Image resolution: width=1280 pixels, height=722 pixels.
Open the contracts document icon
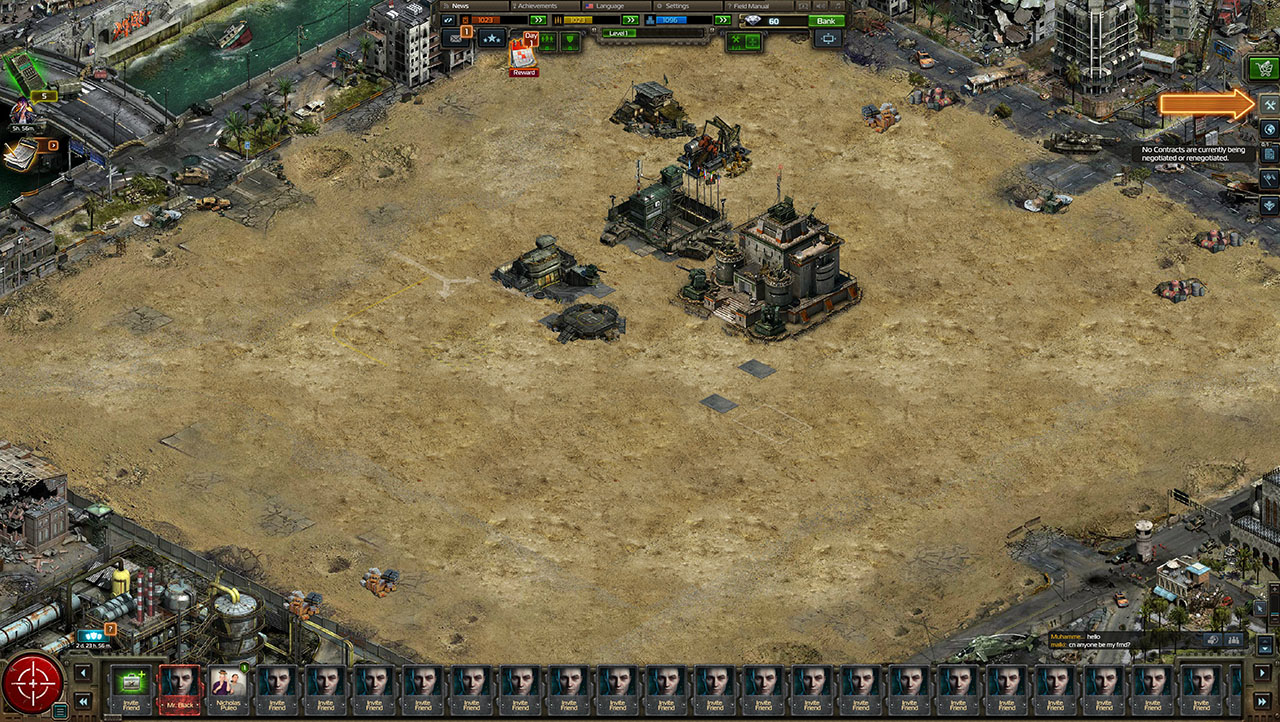pos(1268,154)
